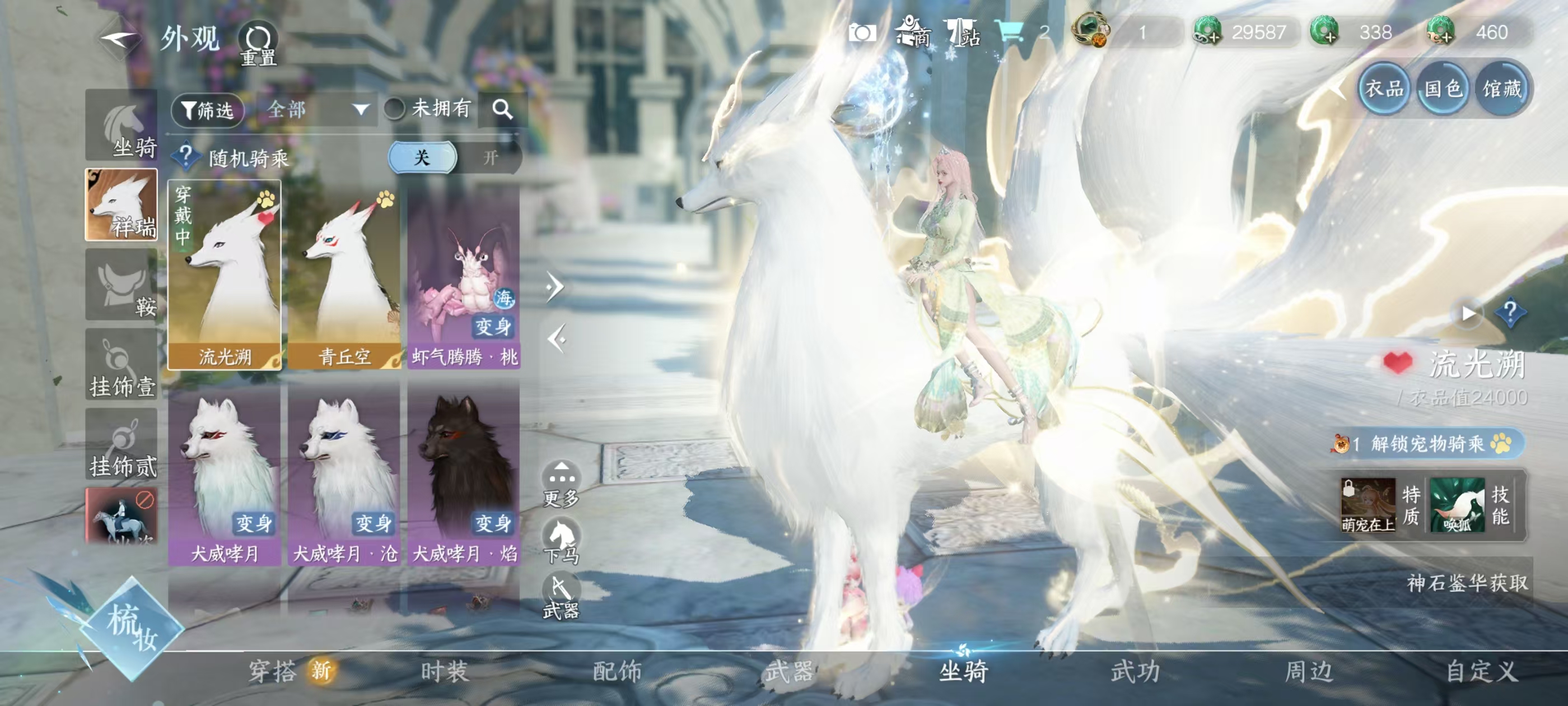Image resolution: width=1568 pixels, height=706 pixels.
Task: Open the 武功 bottom tab
Action: [x=1135, y=671]
